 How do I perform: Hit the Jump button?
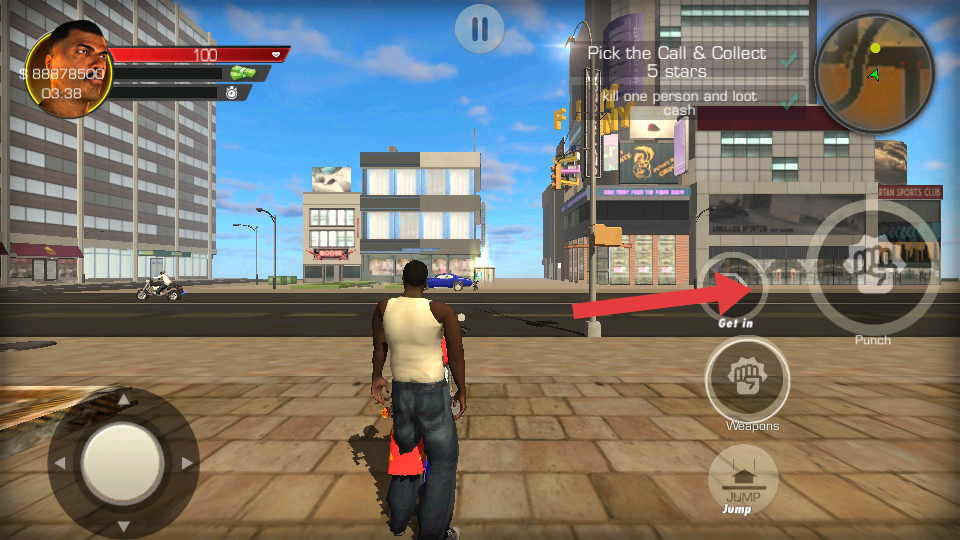(x=743, y=477)
